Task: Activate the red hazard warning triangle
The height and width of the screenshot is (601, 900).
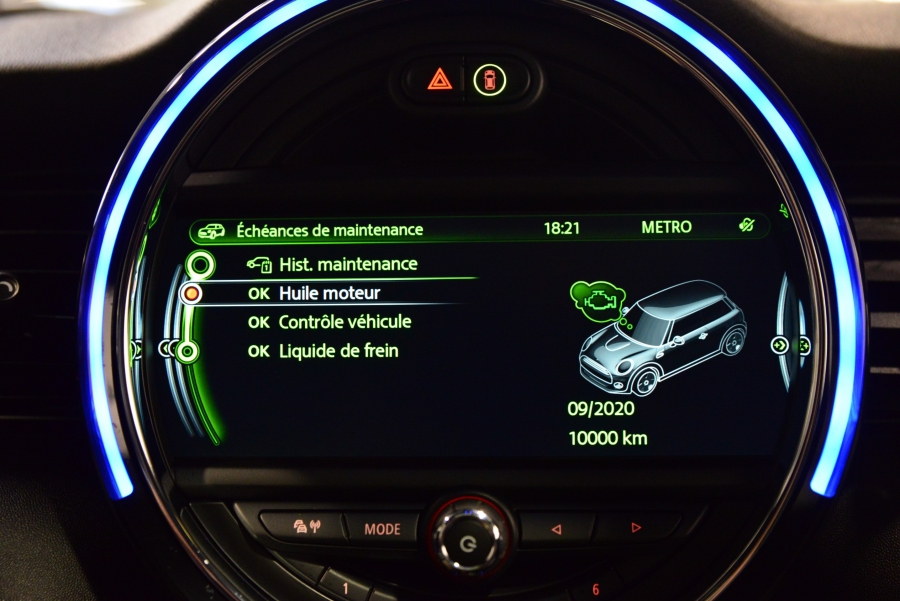Action: [x=440, y=79]
